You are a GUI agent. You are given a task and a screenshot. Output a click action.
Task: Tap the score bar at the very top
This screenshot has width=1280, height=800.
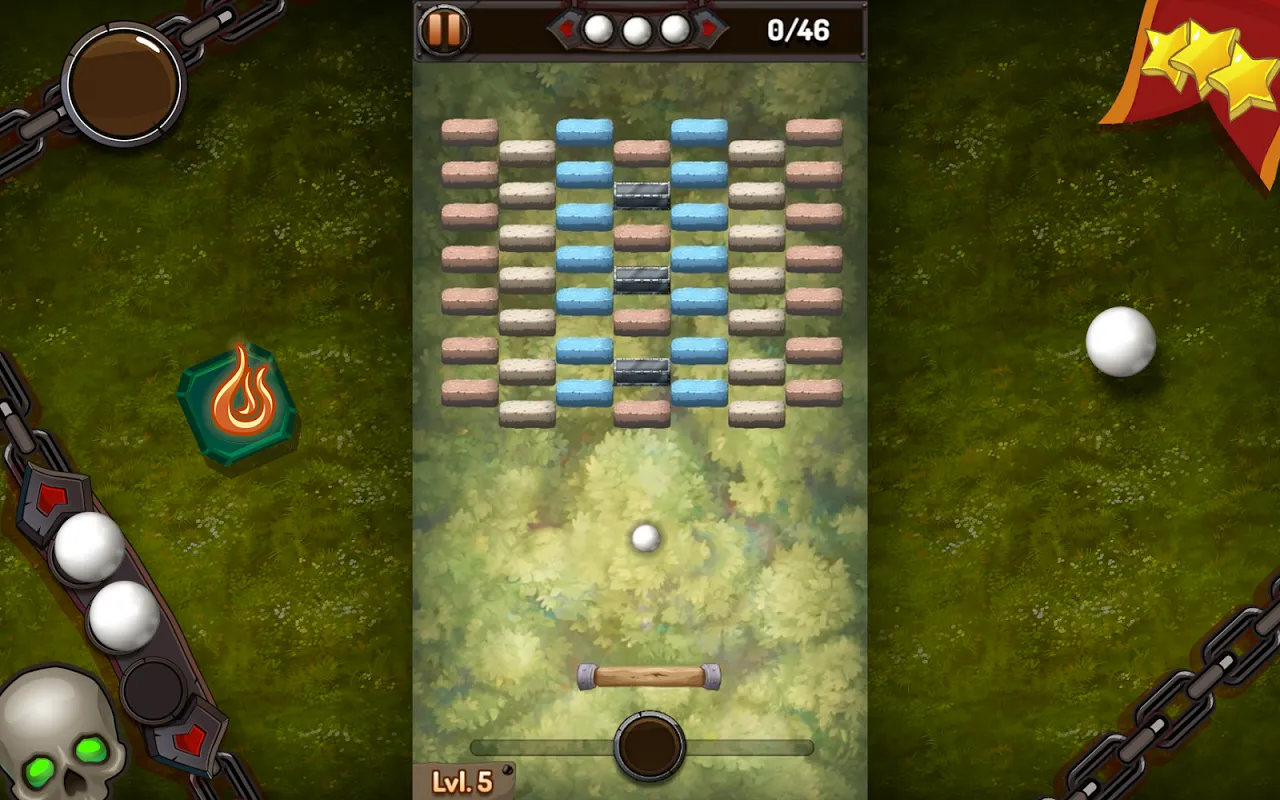[640, 30]
